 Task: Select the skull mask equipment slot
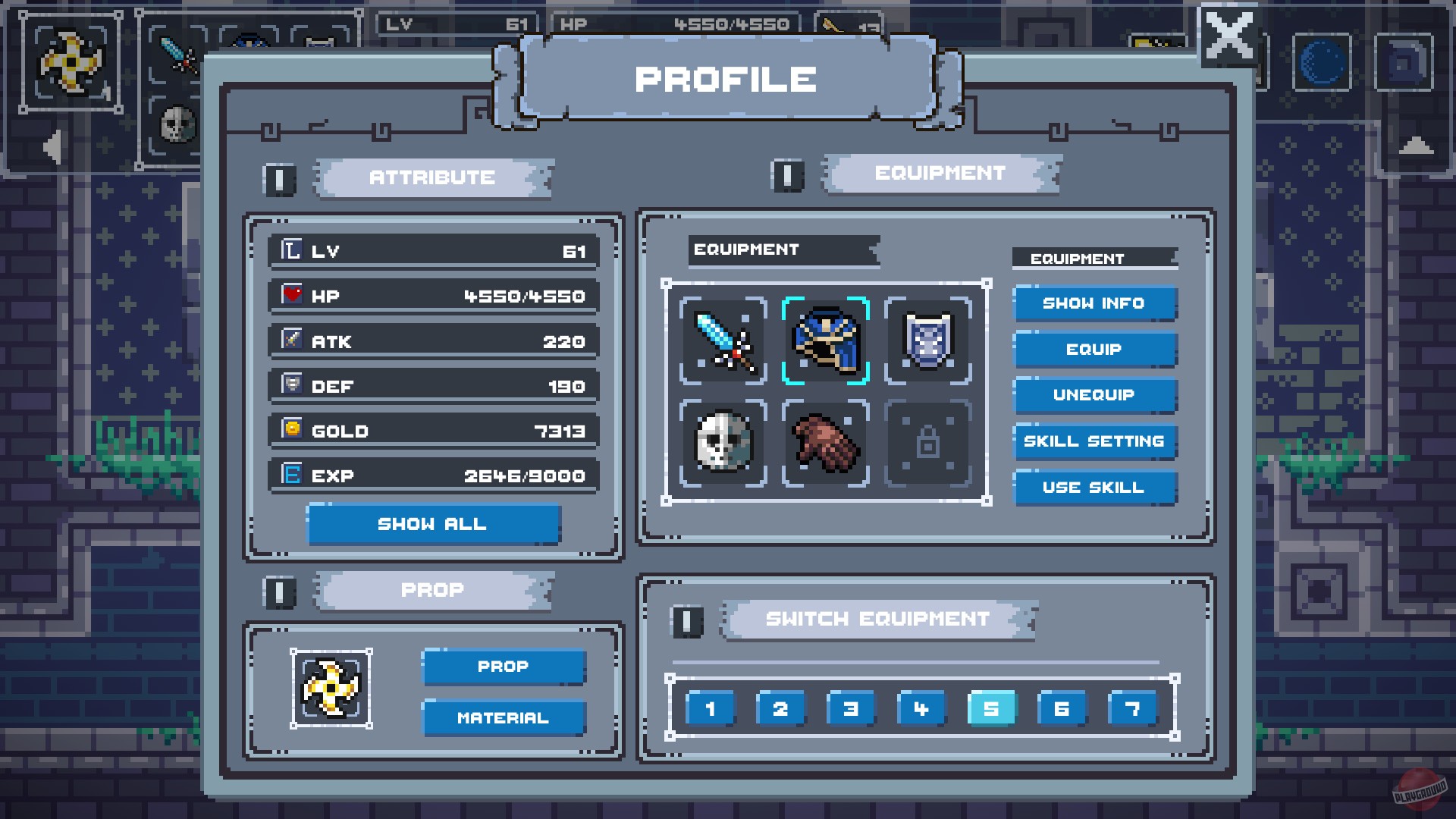(x=722, y=444)
